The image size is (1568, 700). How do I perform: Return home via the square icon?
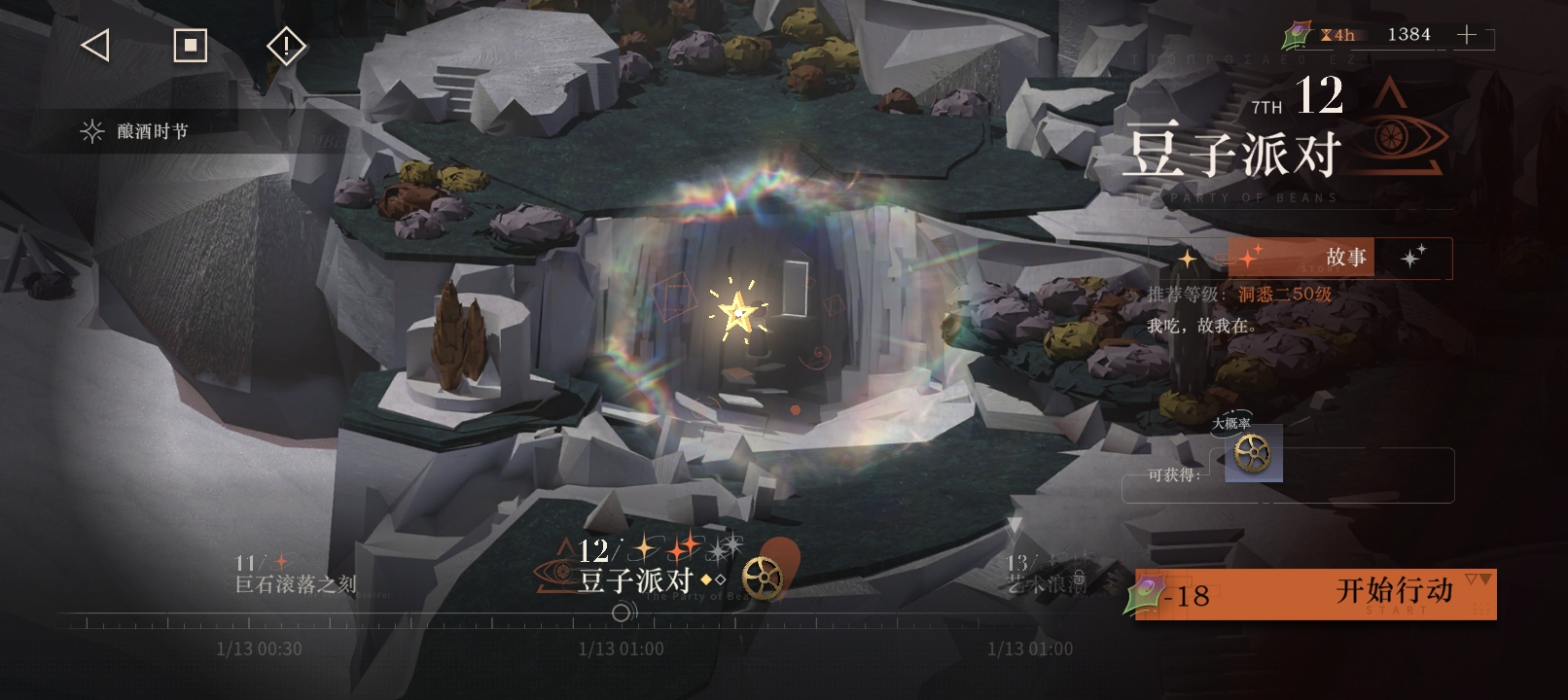click(x=190, y=45)
